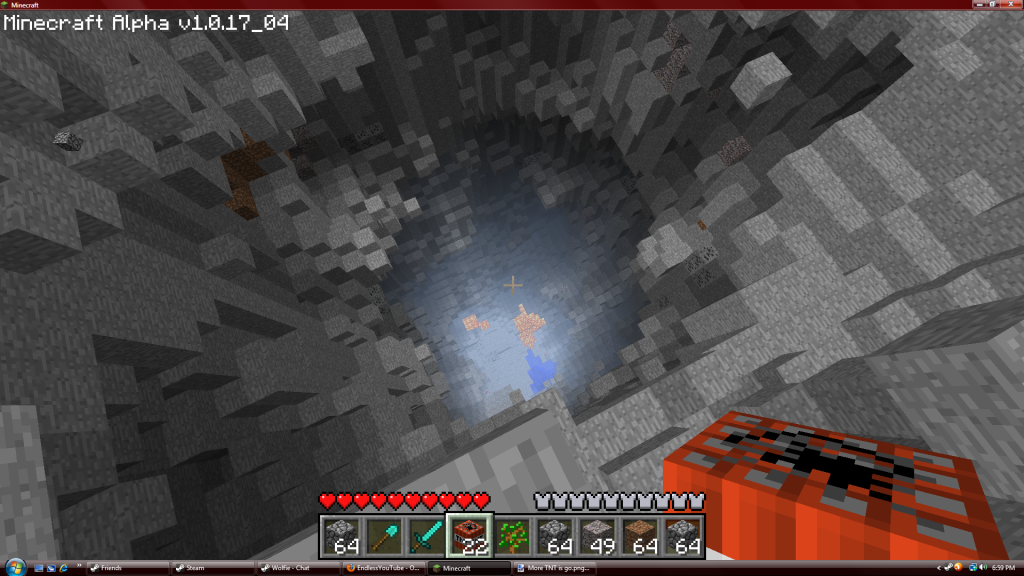Choose the TNT stack of 22

click(x=469, y=535)
